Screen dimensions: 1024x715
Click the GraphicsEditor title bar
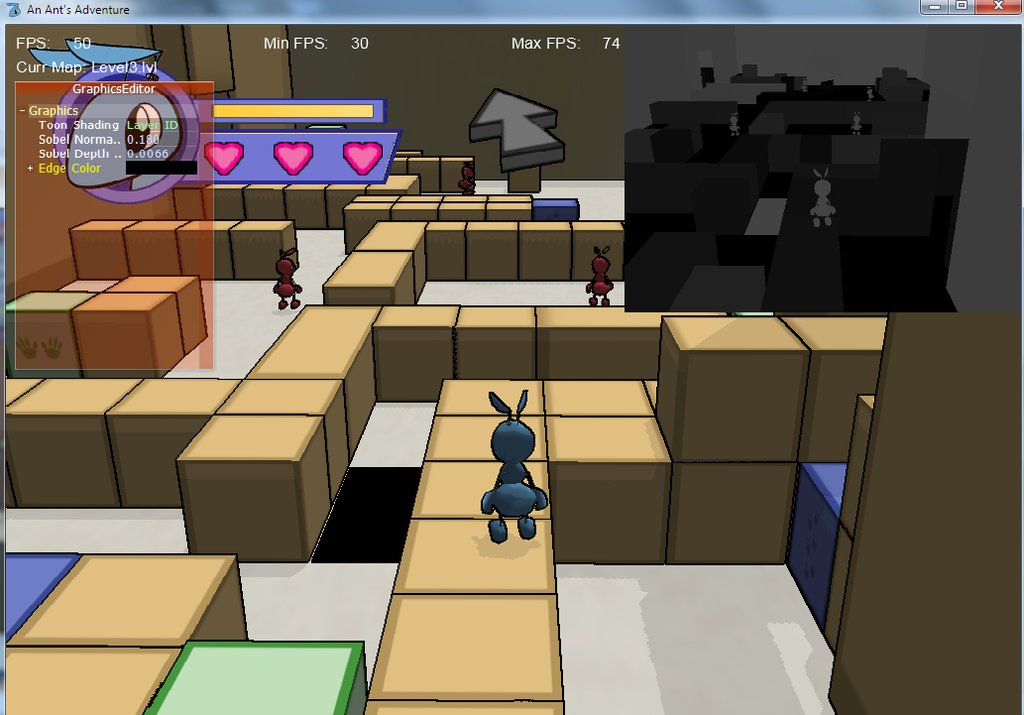(x=114, y=89)
